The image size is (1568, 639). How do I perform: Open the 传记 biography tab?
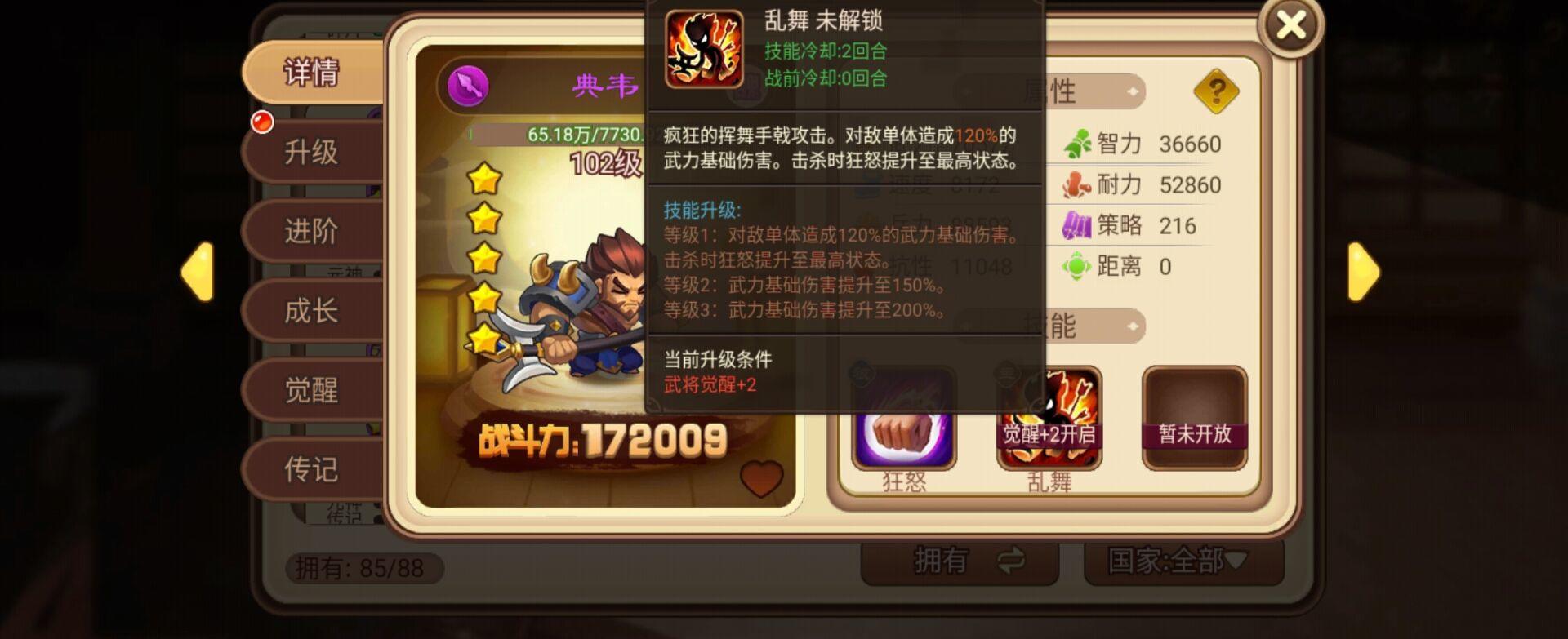tap(313, 469)
